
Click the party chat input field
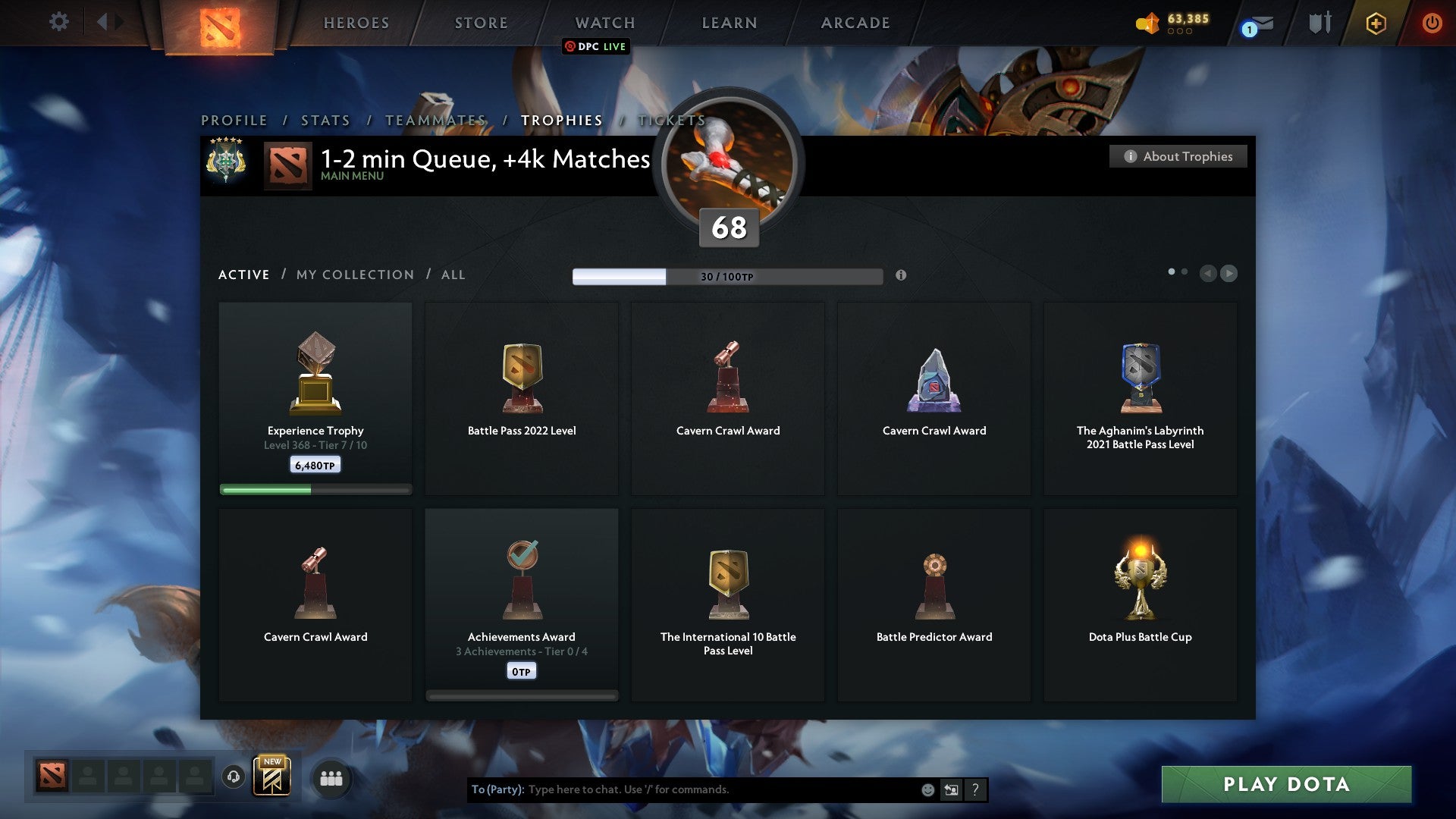(682, 789)
